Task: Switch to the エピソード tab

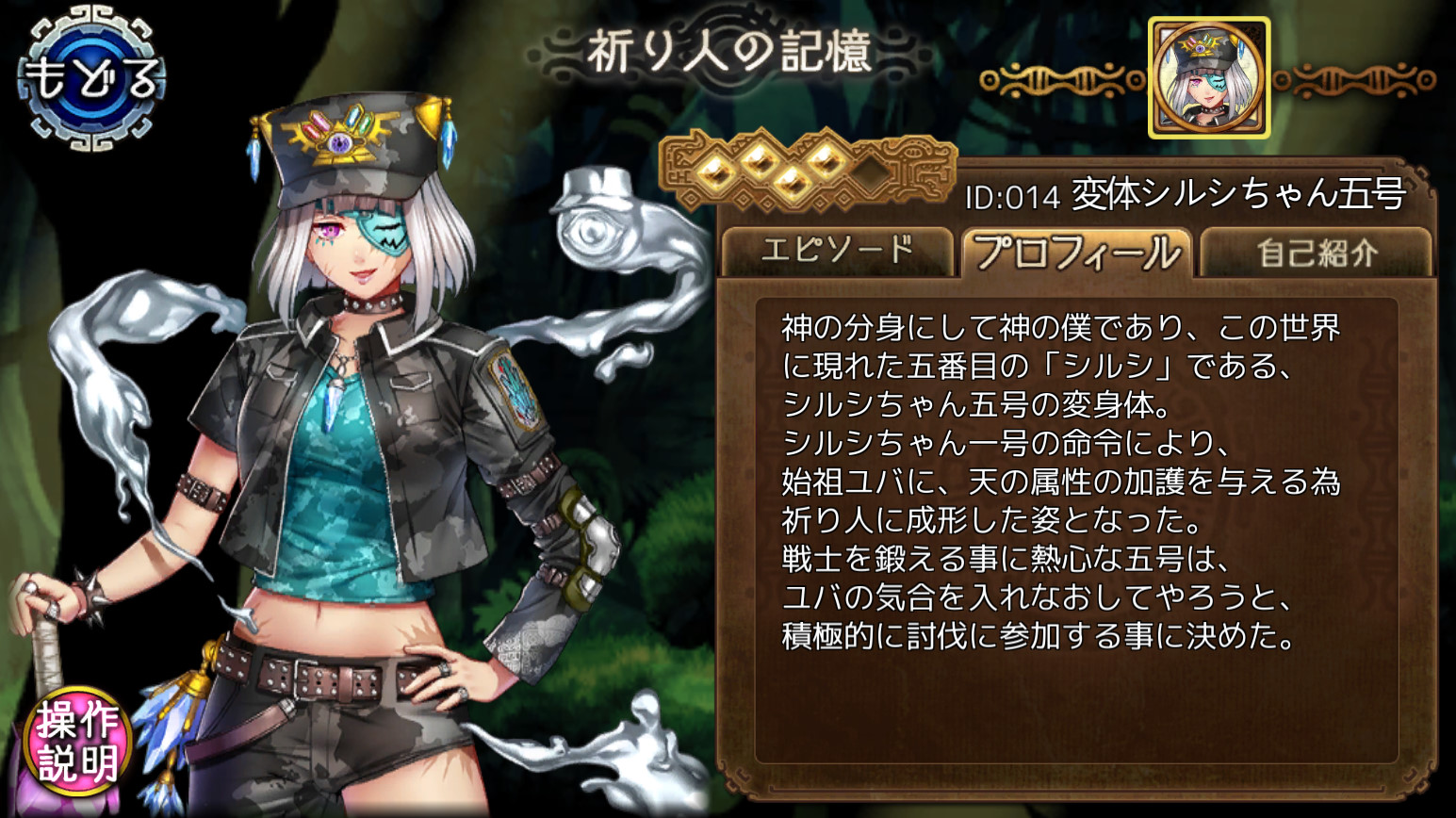Action: click(837, 251)
